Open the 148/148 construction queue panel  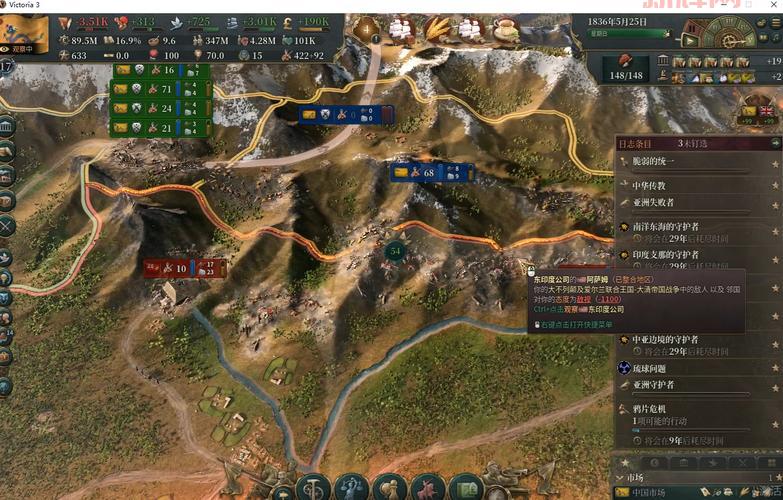pyautogui.click(x=625, y=68)
